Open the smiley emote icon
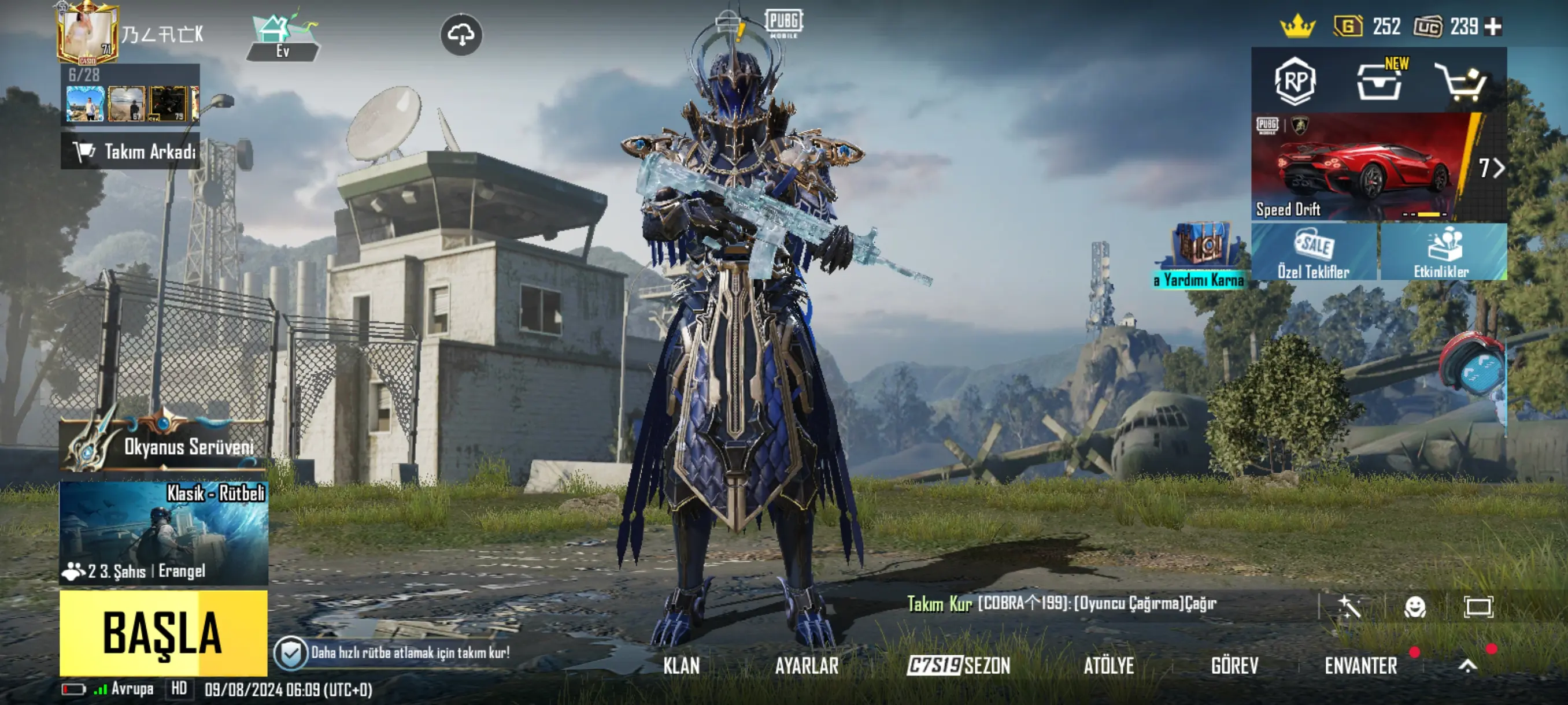This screenshot has height=705, width=1568. pyautogui.click(x=1414, y=606)
